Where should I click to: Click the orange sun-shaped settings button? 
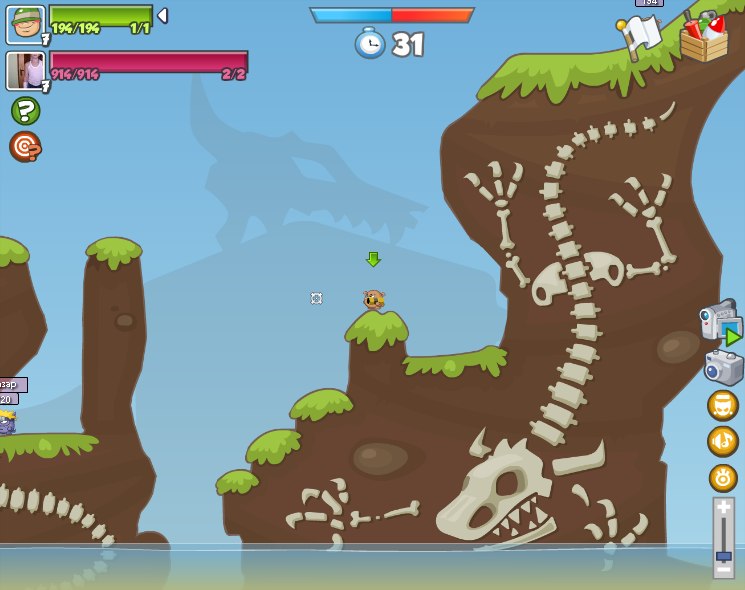(x=723, y=477)
